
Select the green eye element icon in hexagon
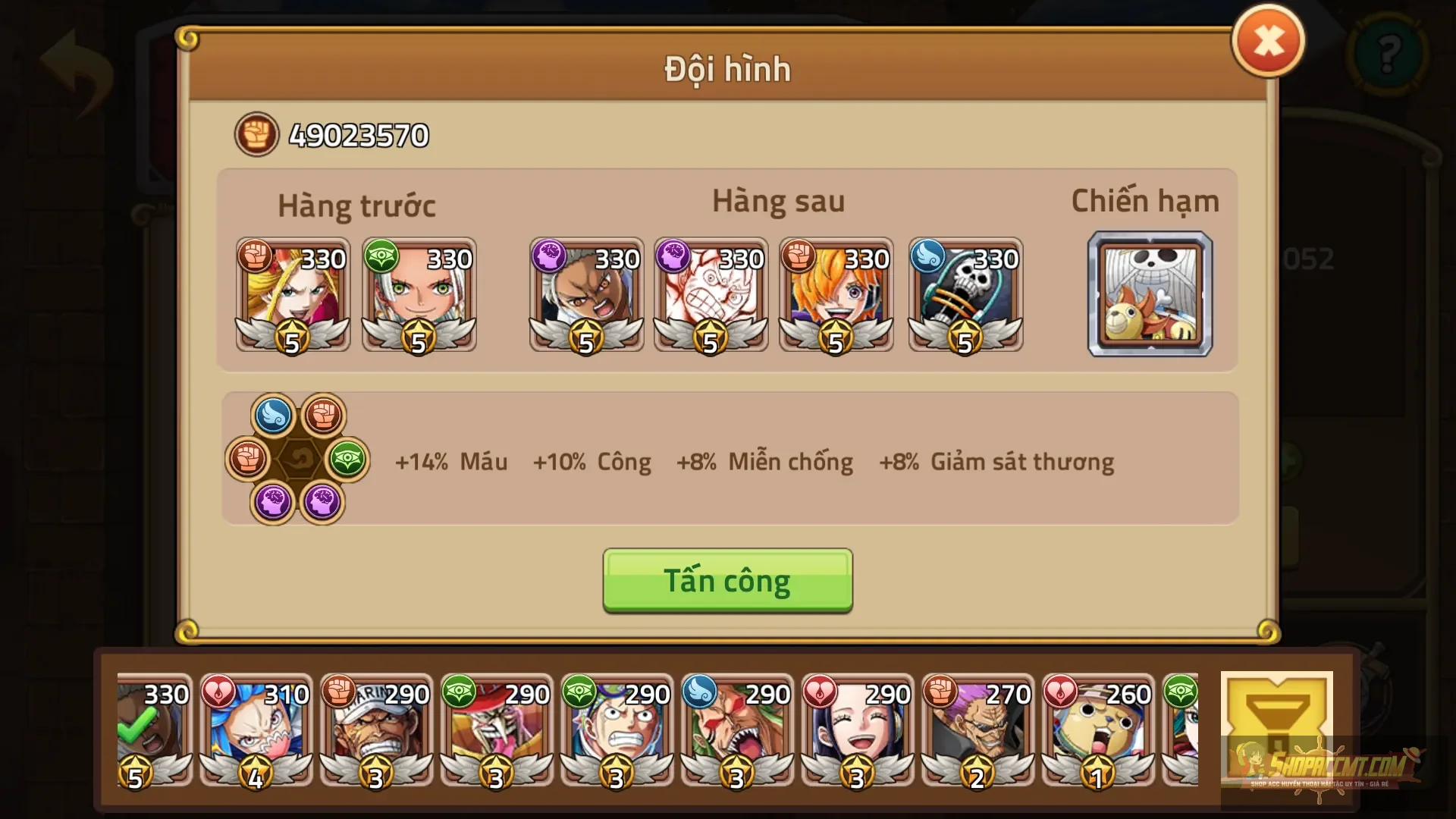(345, 460)
